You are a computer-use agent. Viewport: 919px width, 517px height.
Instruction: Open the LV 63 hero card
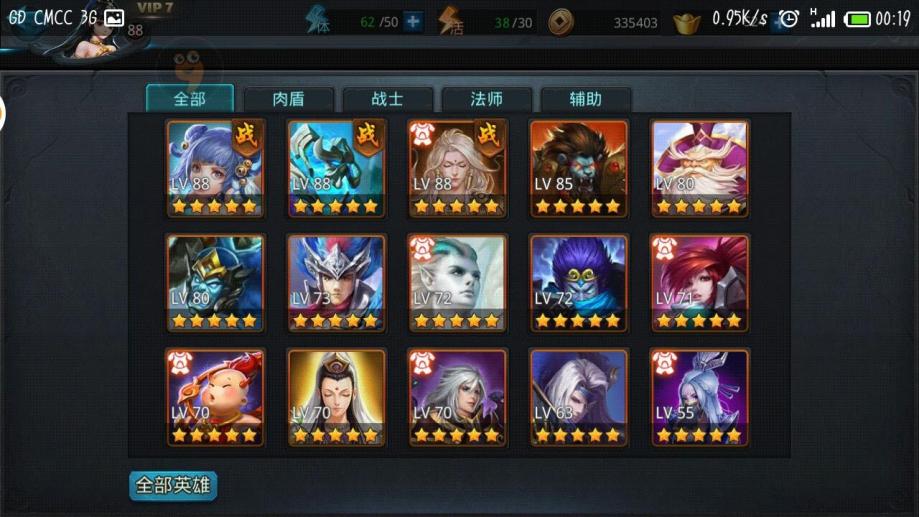click(579, 397)
